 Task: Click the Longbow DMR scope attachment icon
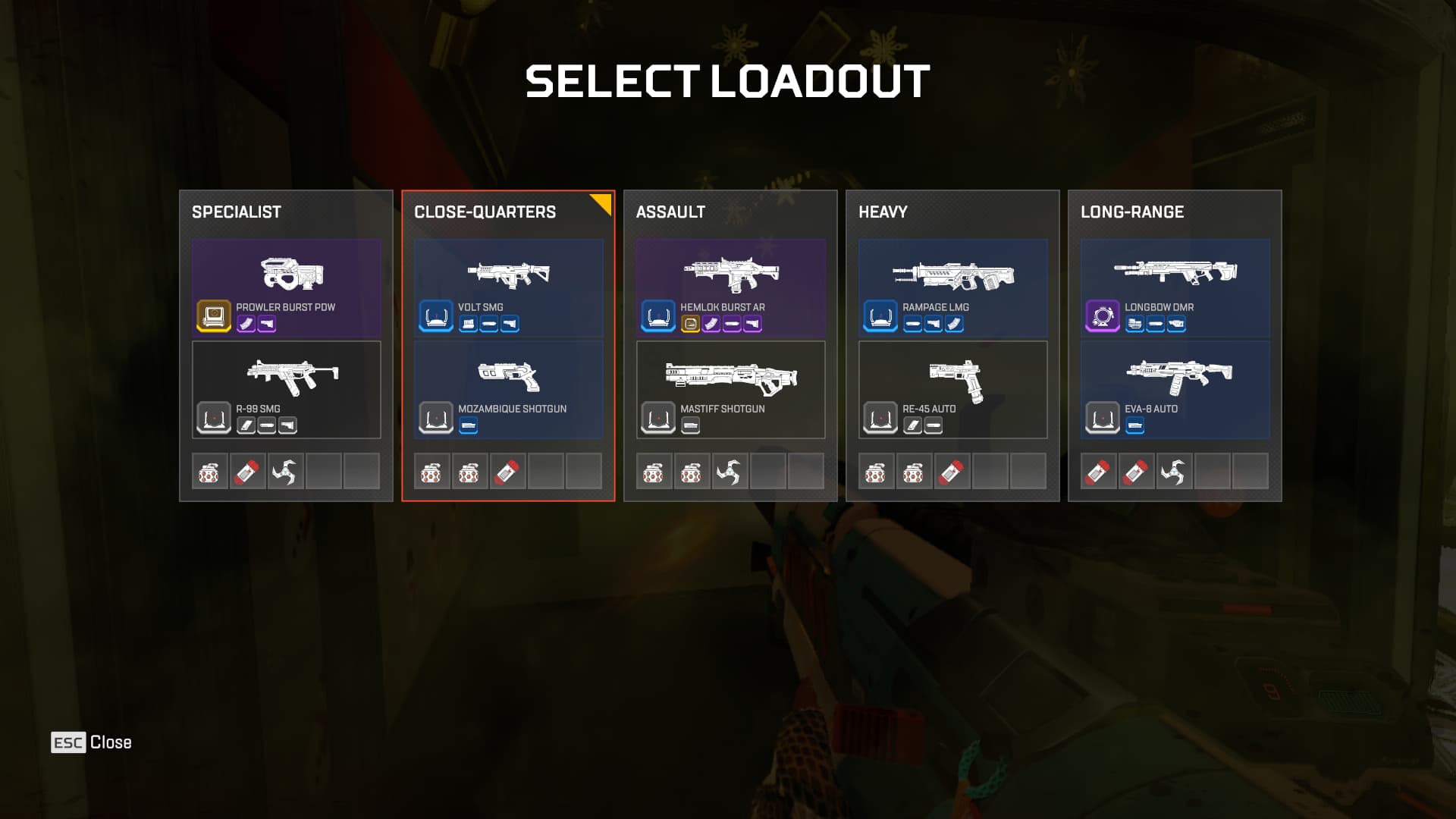[1102, 315]
